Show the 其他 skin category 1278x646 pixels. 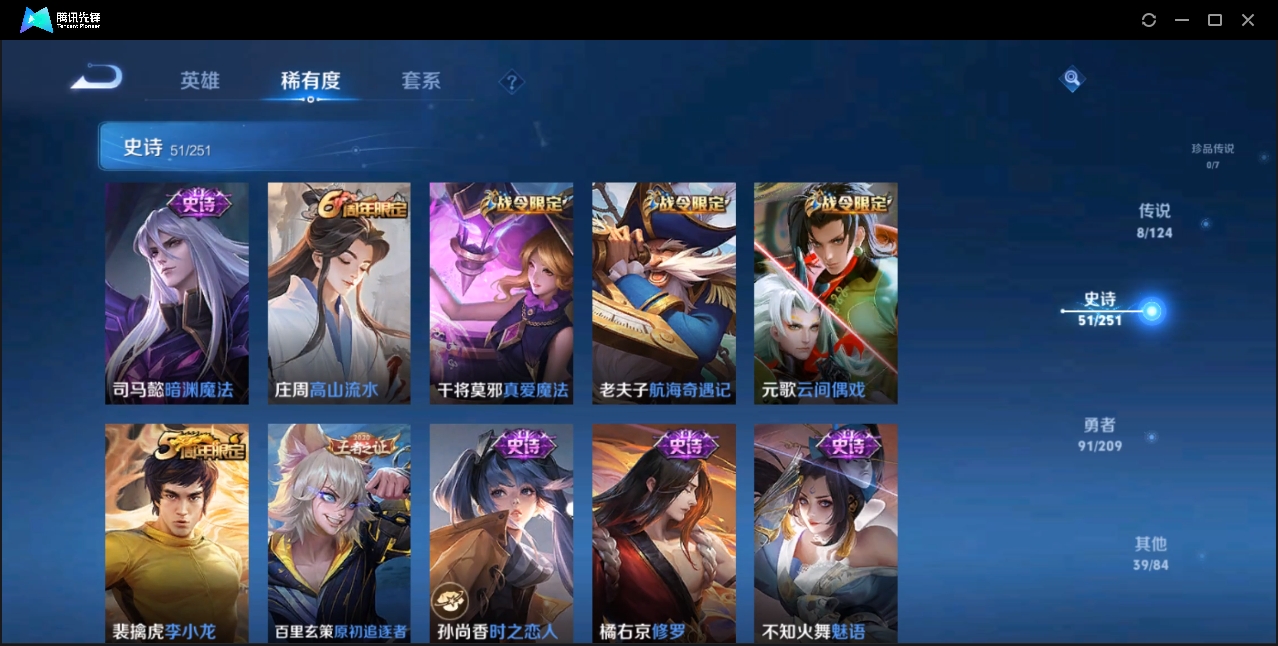pos(1151,553)
